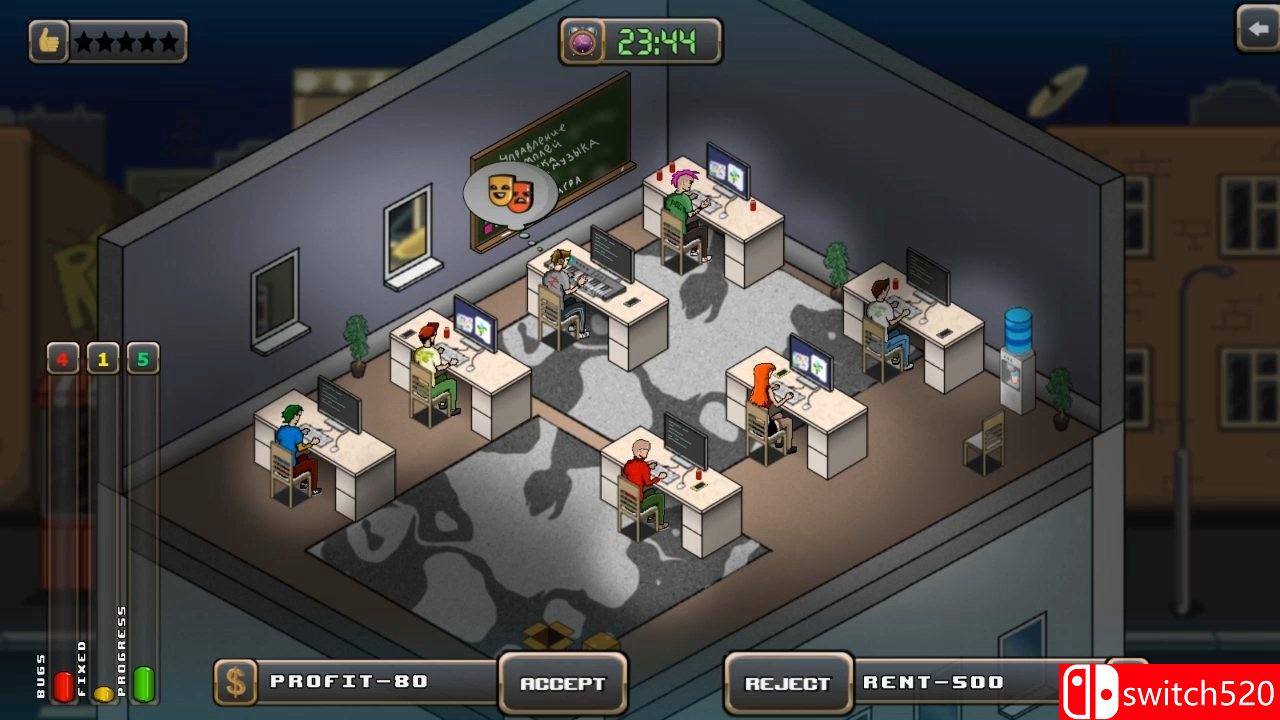This screenshot has width=1280, height=720.
Task: Click the back arrow in the top-right corner
Action: coord(1258,29)
